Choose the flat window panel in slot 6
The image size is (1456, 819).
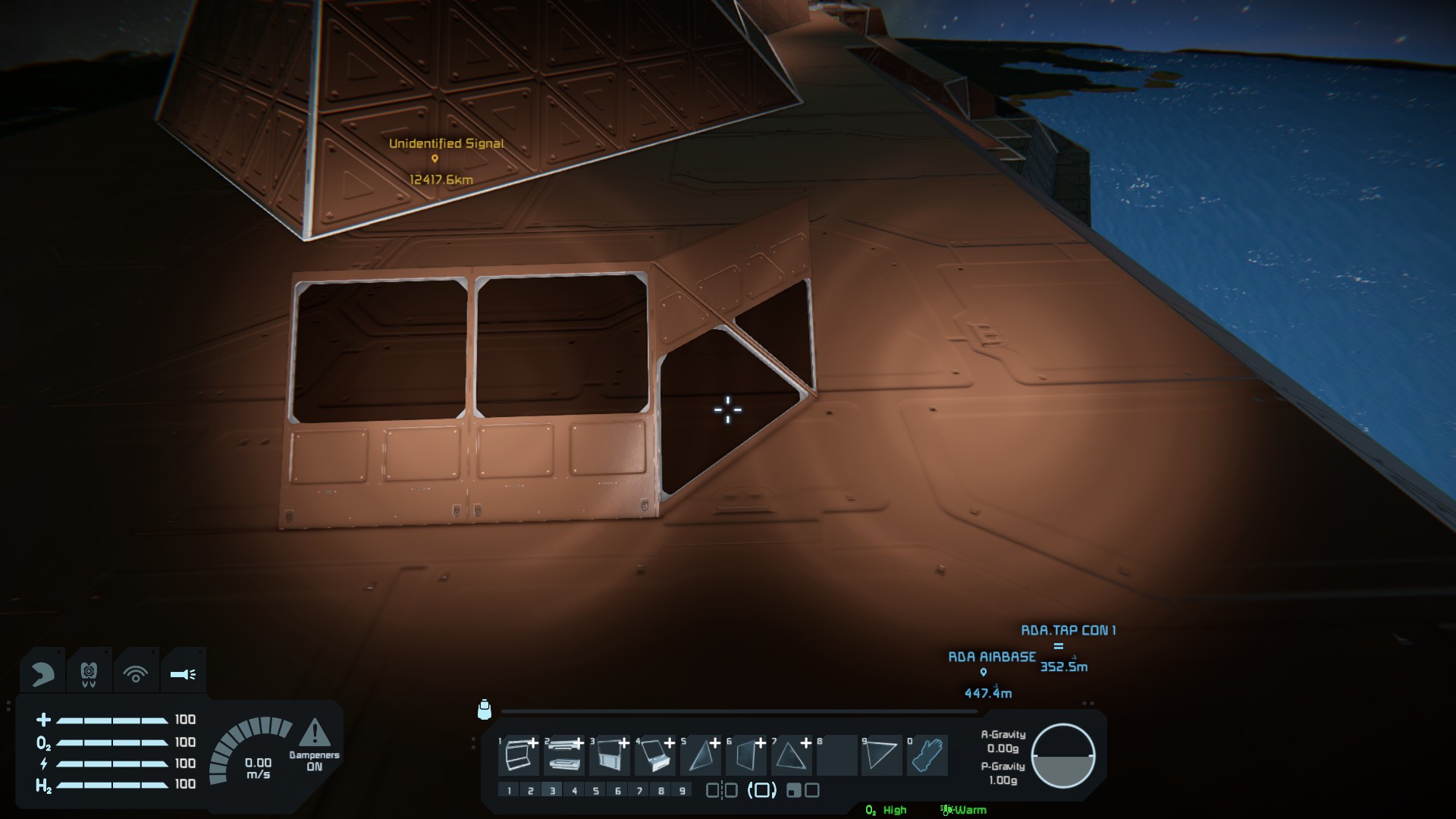click(x=746, y=755)
